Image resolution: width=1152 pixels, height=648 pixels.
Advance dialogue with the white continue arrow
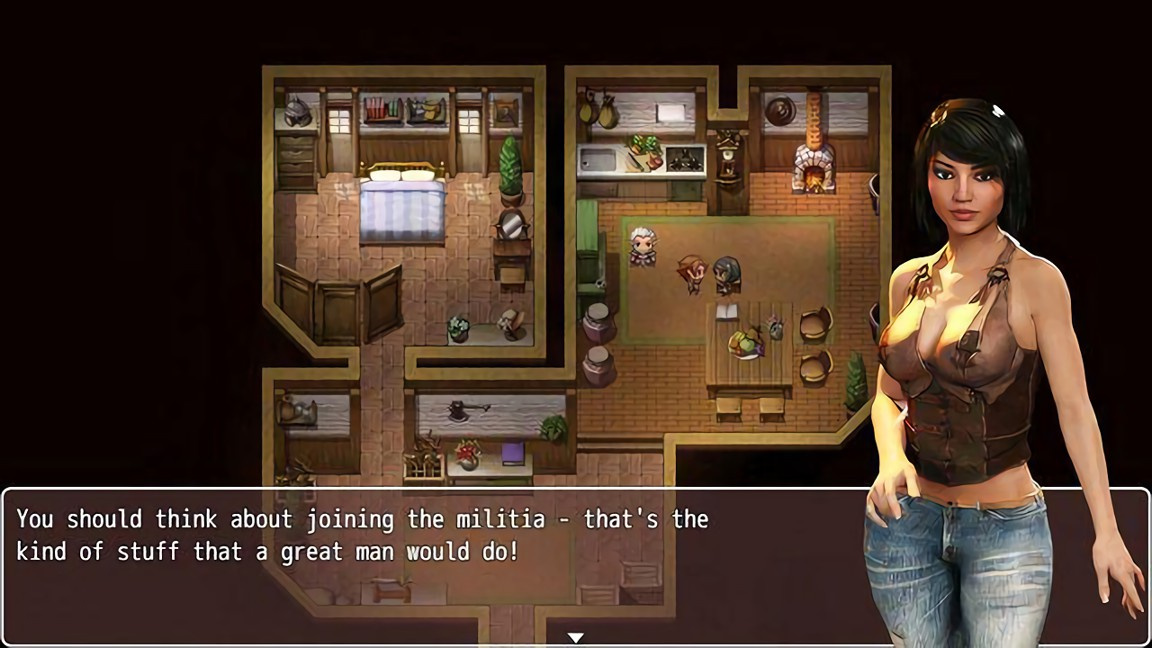pyautogui.click(x=575, y=637)
